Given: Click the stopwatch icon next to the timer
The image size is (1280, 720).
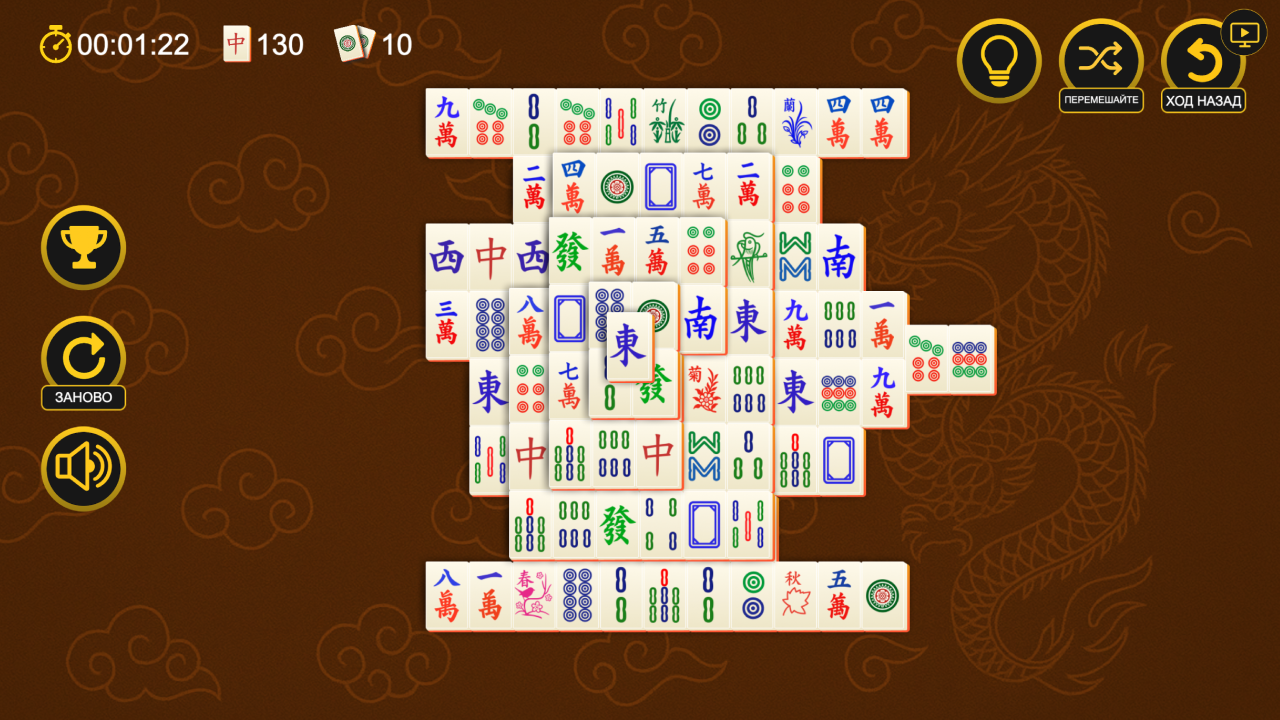Looking at the screenshot, I should click(x=55, y=44).
